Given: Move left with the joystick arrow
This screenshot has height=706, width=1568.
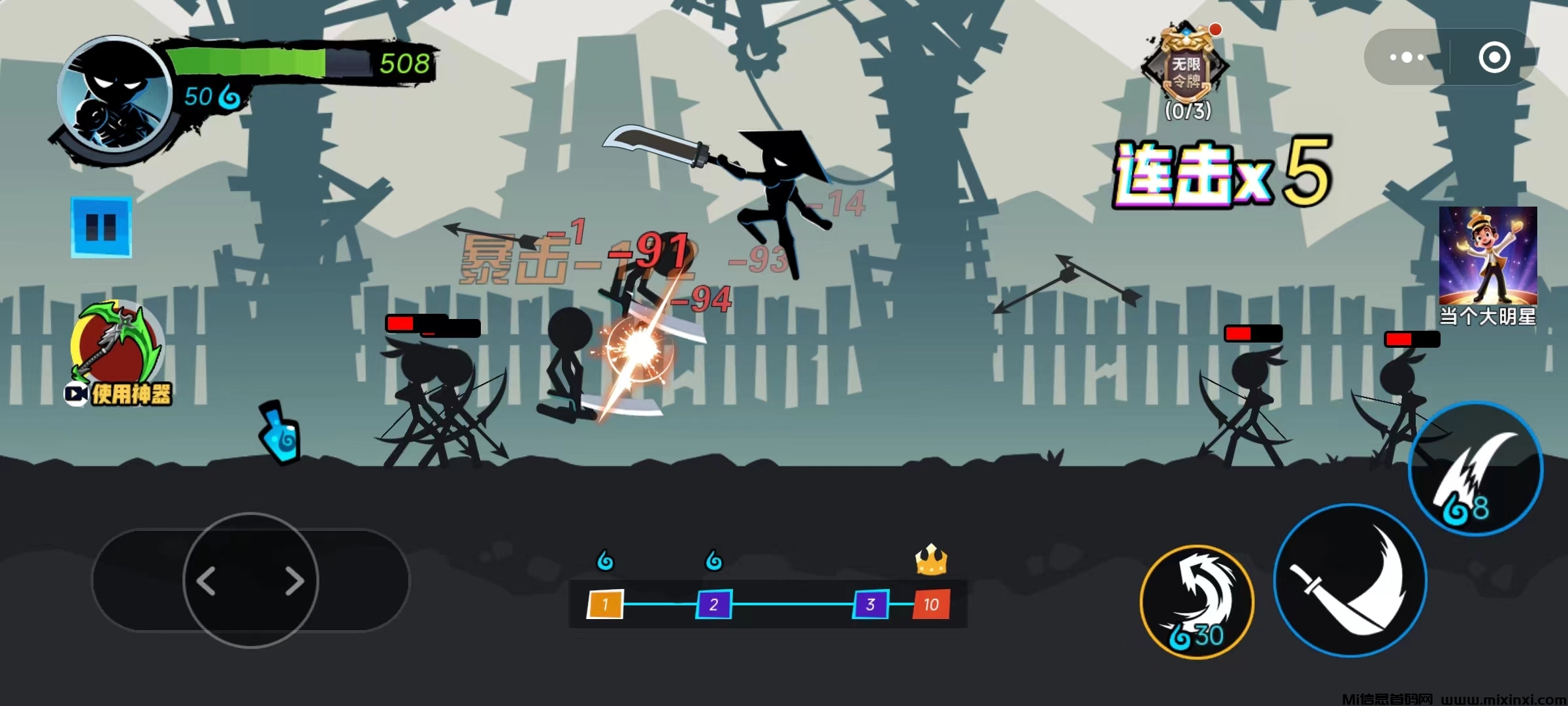Looking at the screenshot, I should [206, 581].
